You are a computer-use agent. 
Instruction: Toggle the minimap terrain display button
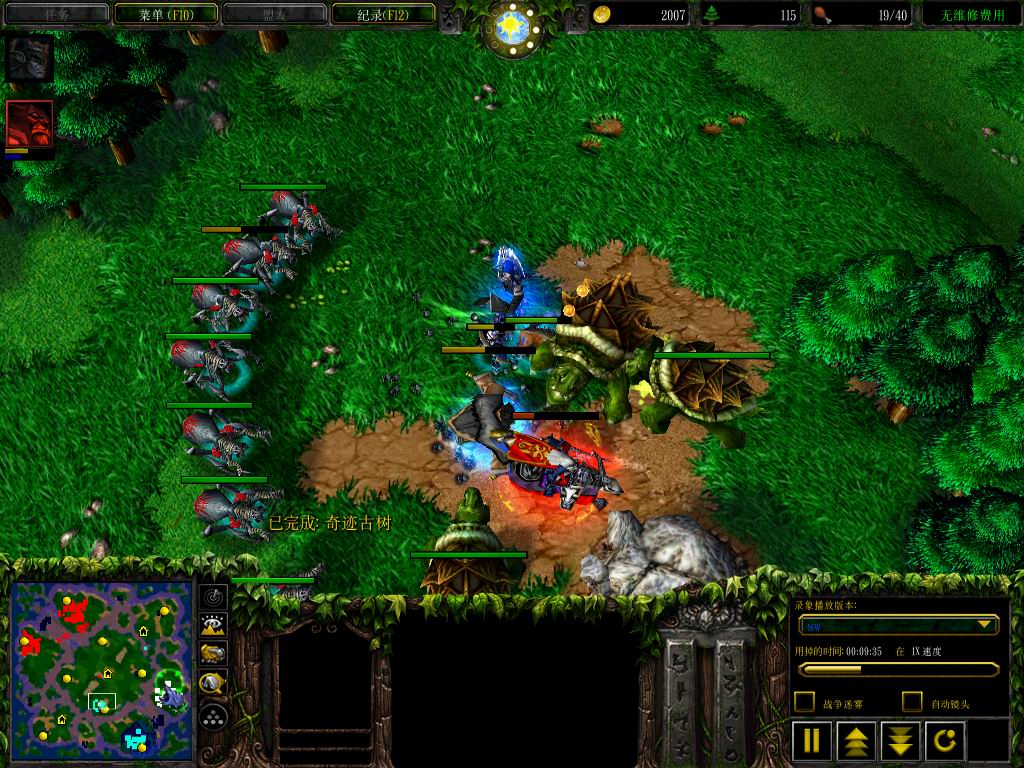pos(213,626)
